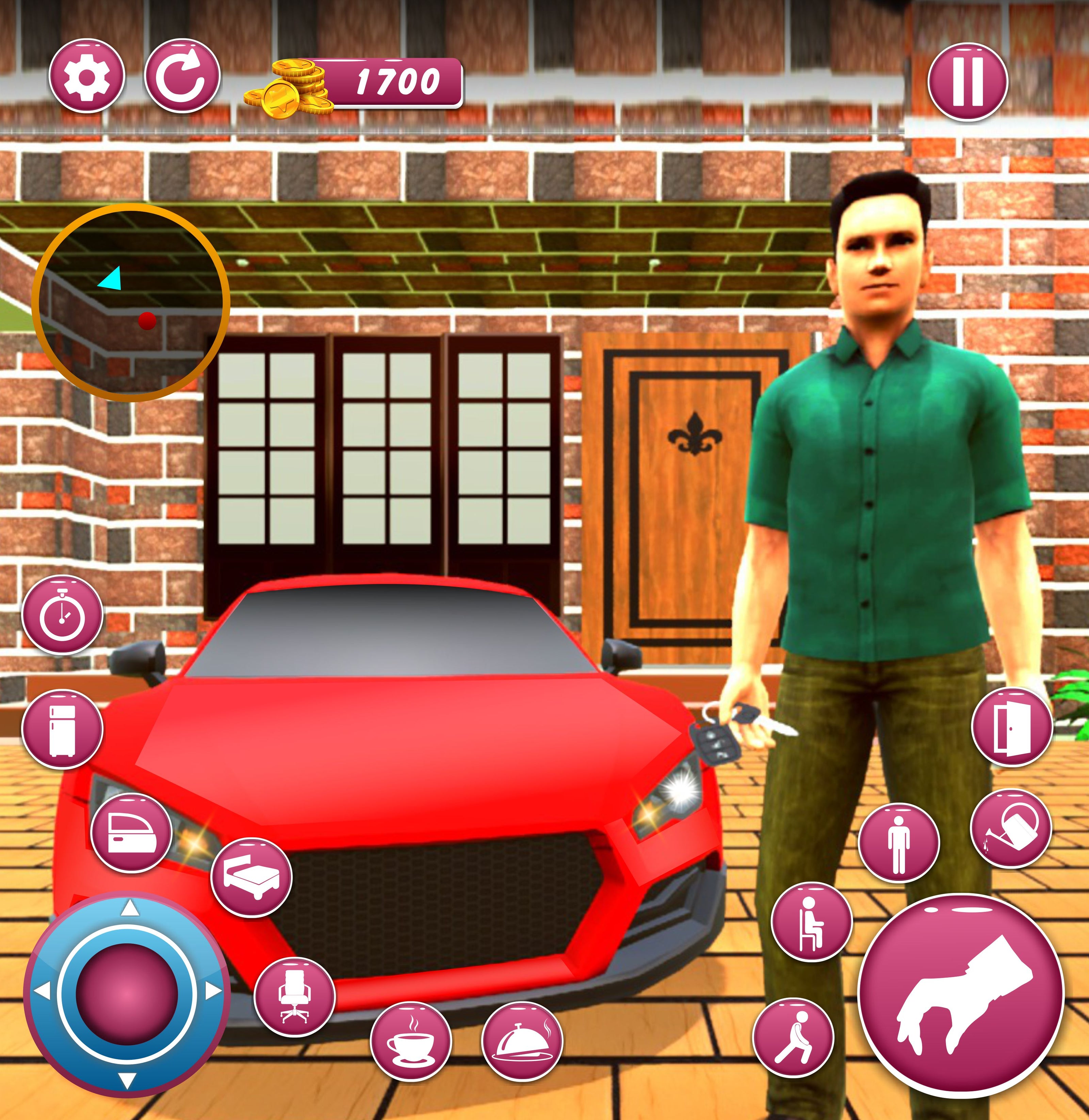Click the joystick's center knob
1089x1120 pixels.
point(127,995)
